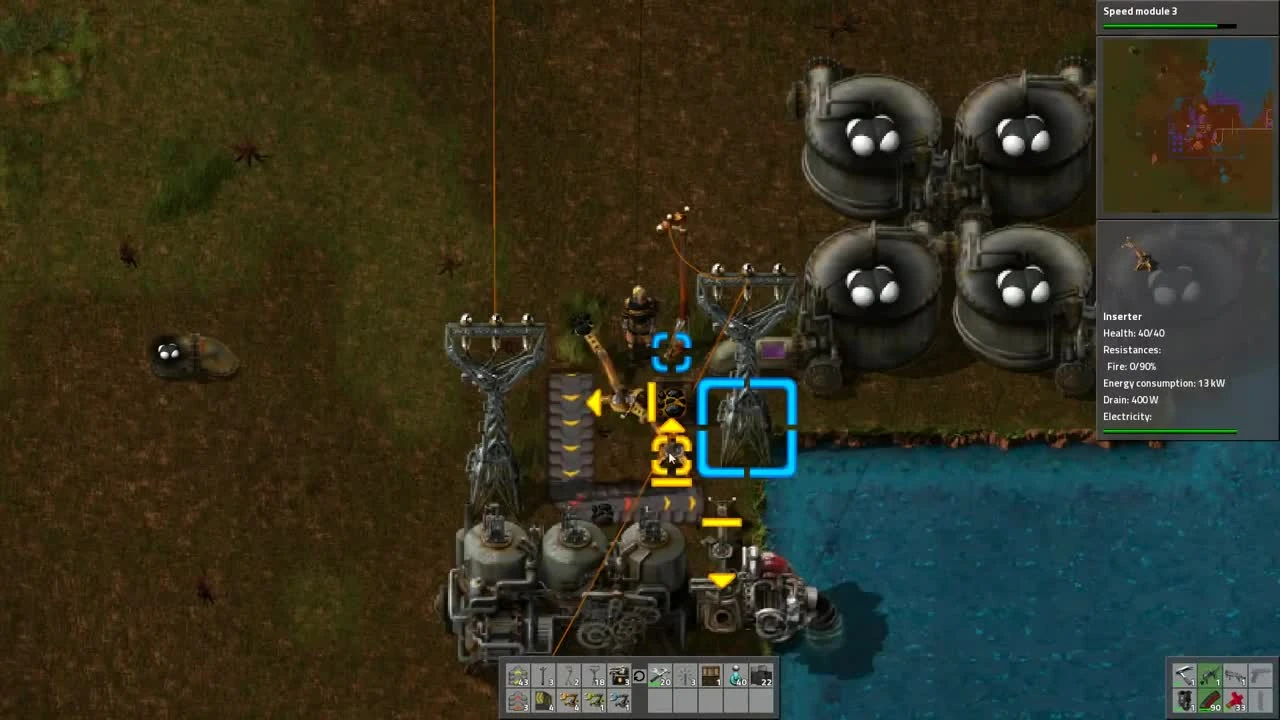
Task: Click the minimap in the top right corner
Action: 1188,125
